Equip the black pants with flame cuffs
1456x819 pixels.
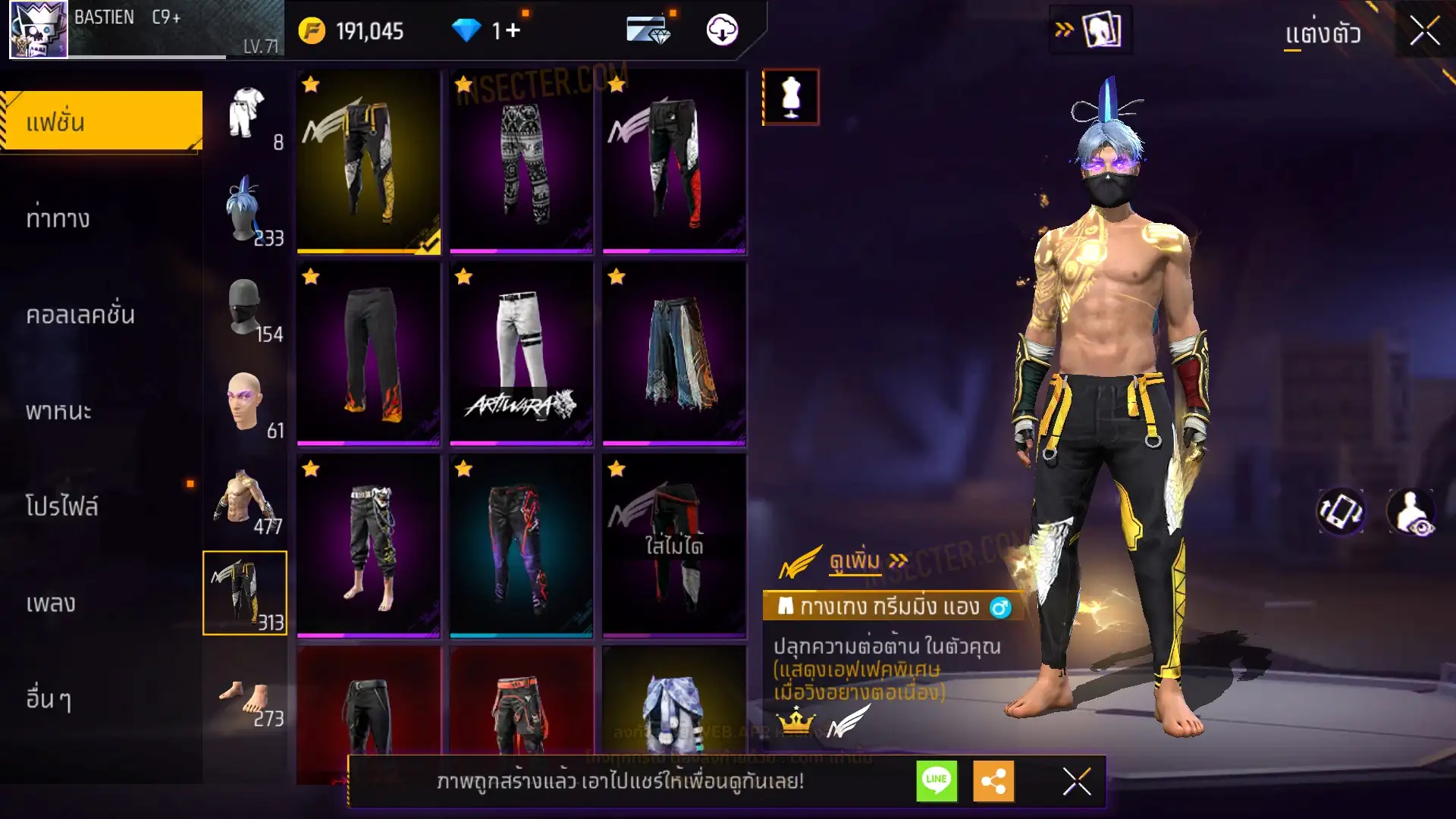(x=369, y=353)
